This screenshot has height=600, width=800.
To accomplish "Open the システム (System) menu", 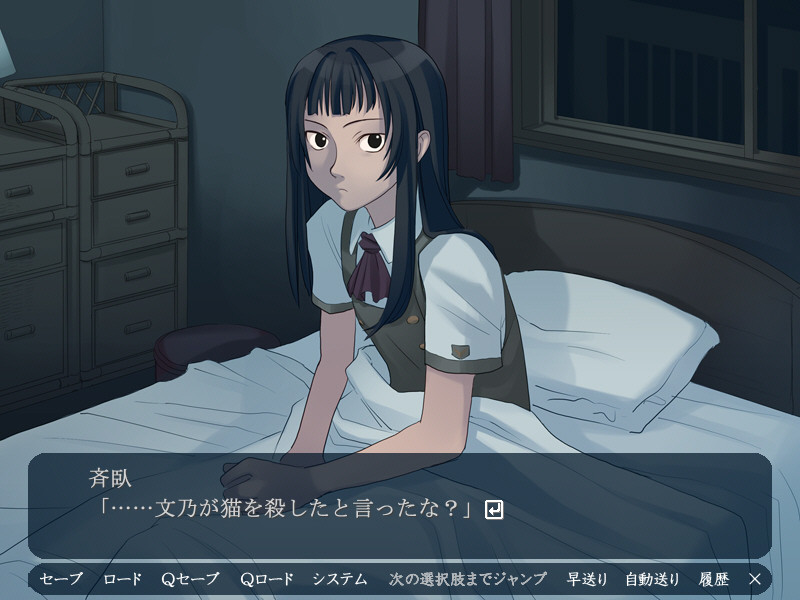I will pyautogui.click(x=339, y=579).
